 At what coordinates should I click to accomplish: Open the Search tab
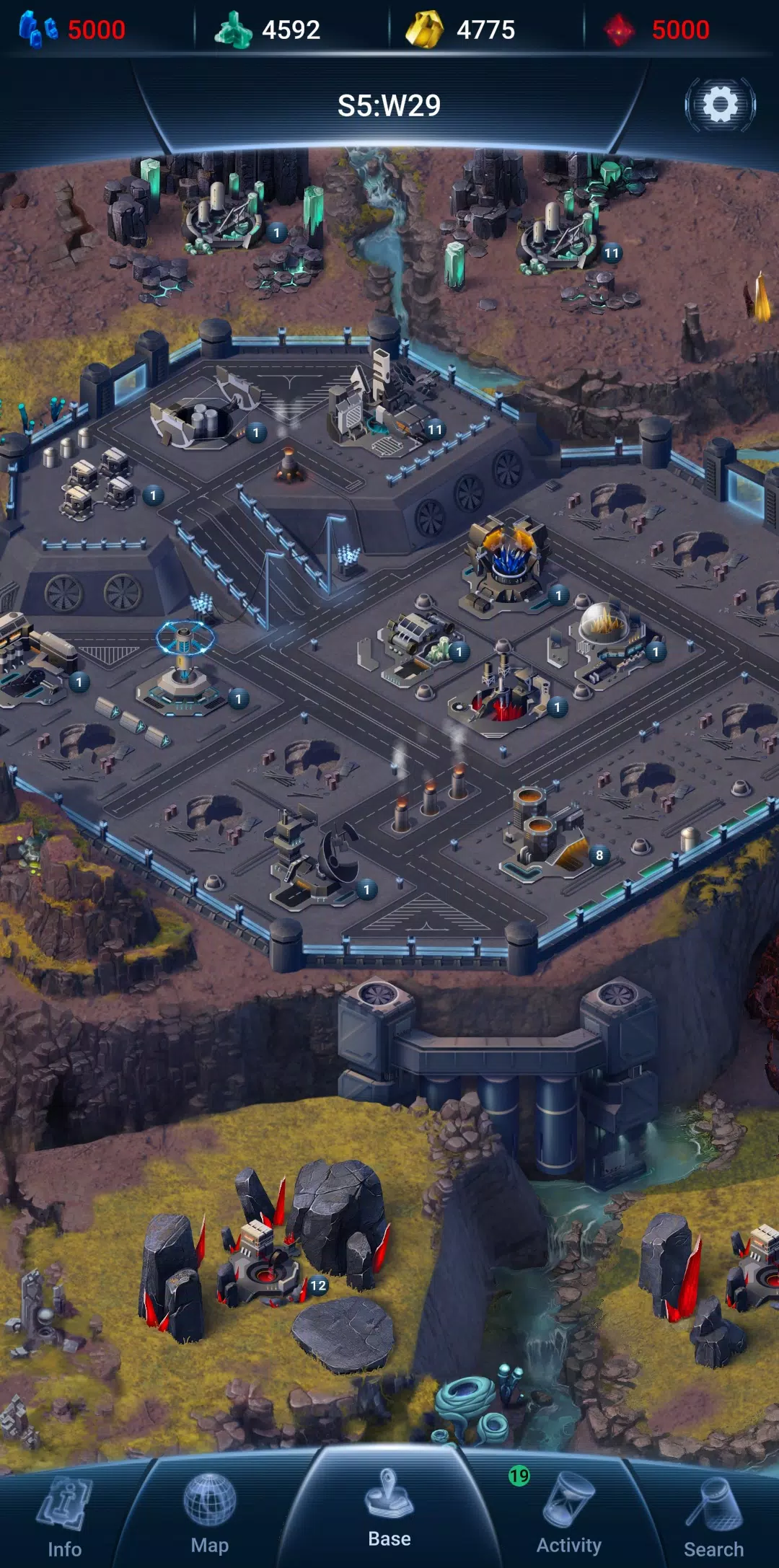pyautogui.click(x=713, y=1515)
